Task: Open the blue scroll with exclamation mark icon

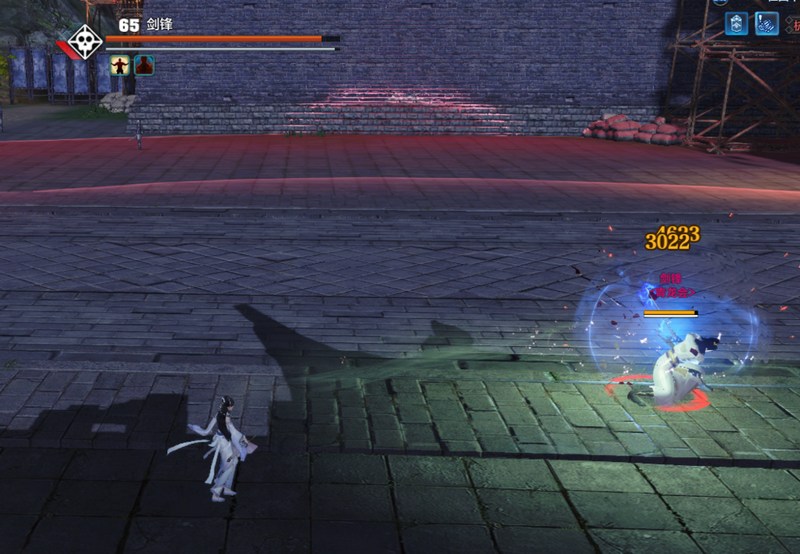Action: (767, 23)
